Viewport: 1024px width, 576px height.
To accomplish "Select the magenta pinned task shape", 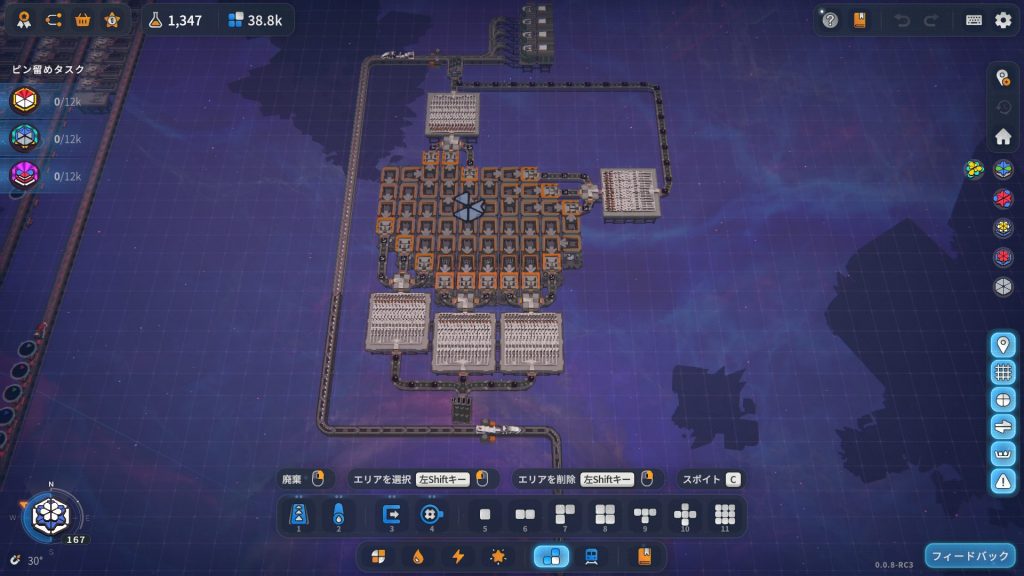I will click(x=24, y=175).
